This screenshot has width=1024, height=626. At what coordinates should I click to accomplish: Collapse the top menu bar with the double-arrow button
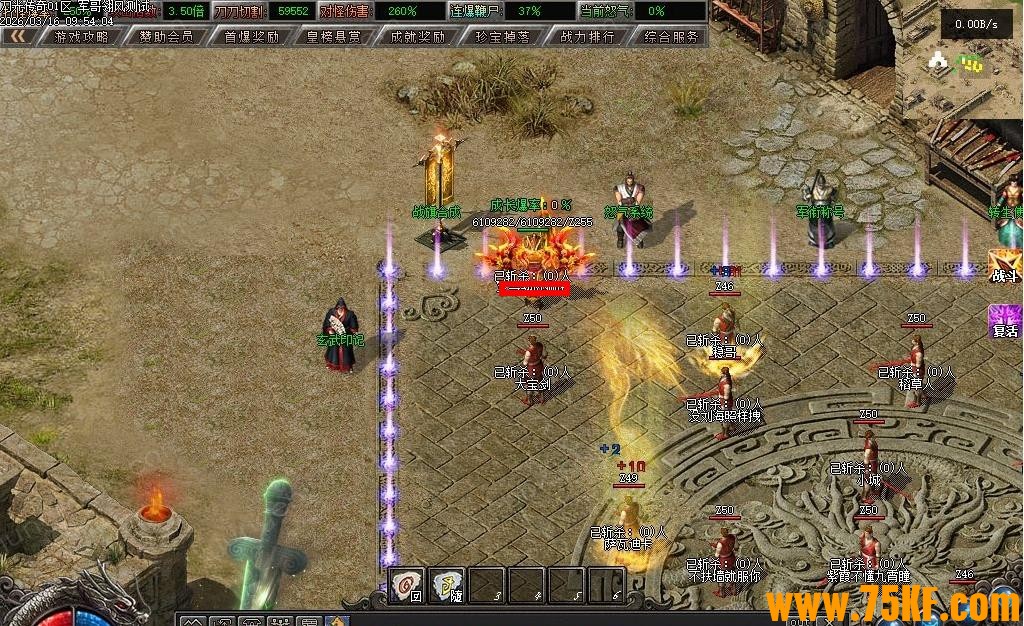[x=18, y=37]
